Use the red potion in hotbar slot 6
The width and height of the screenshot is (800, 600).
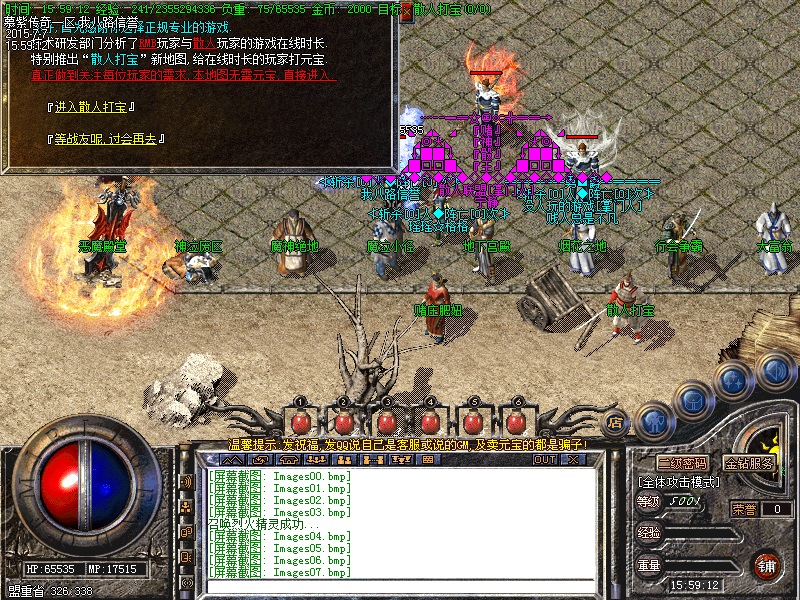coord(517,422)
